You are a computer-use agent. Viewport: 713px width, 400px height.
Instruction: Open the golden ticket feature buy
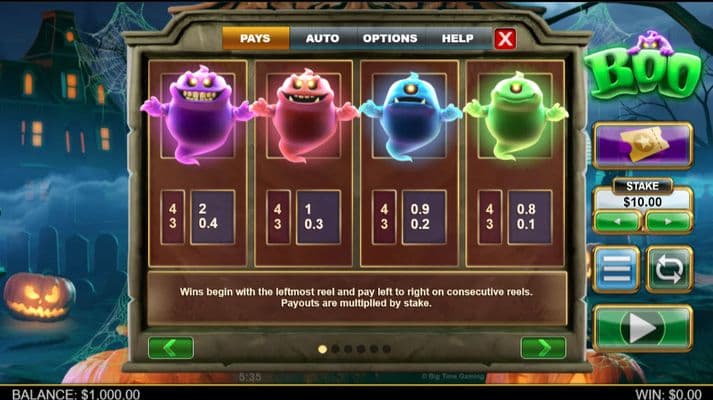(642, 145)
